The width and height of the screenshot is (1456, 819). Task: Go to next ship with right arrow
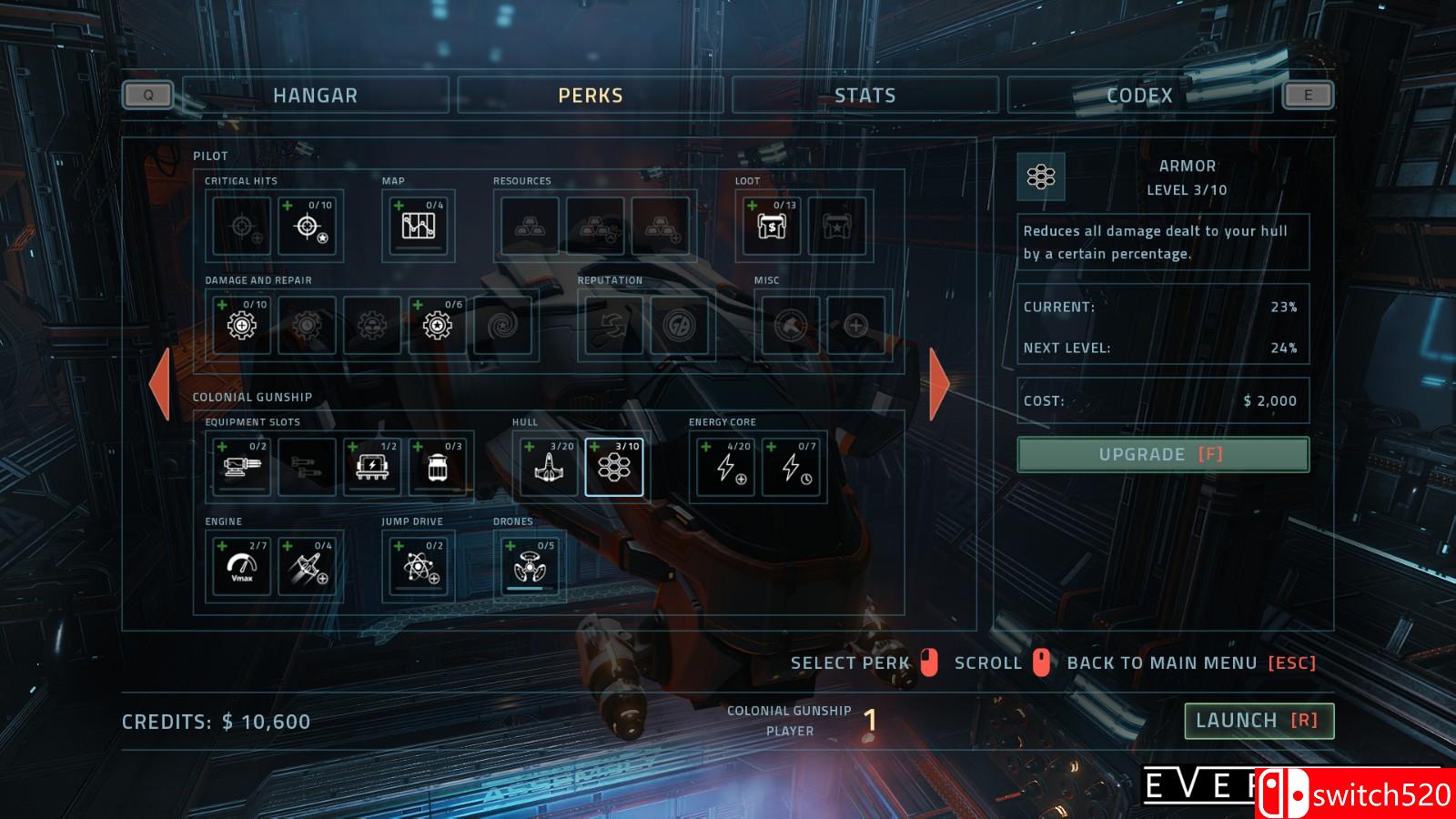(939, 384)
